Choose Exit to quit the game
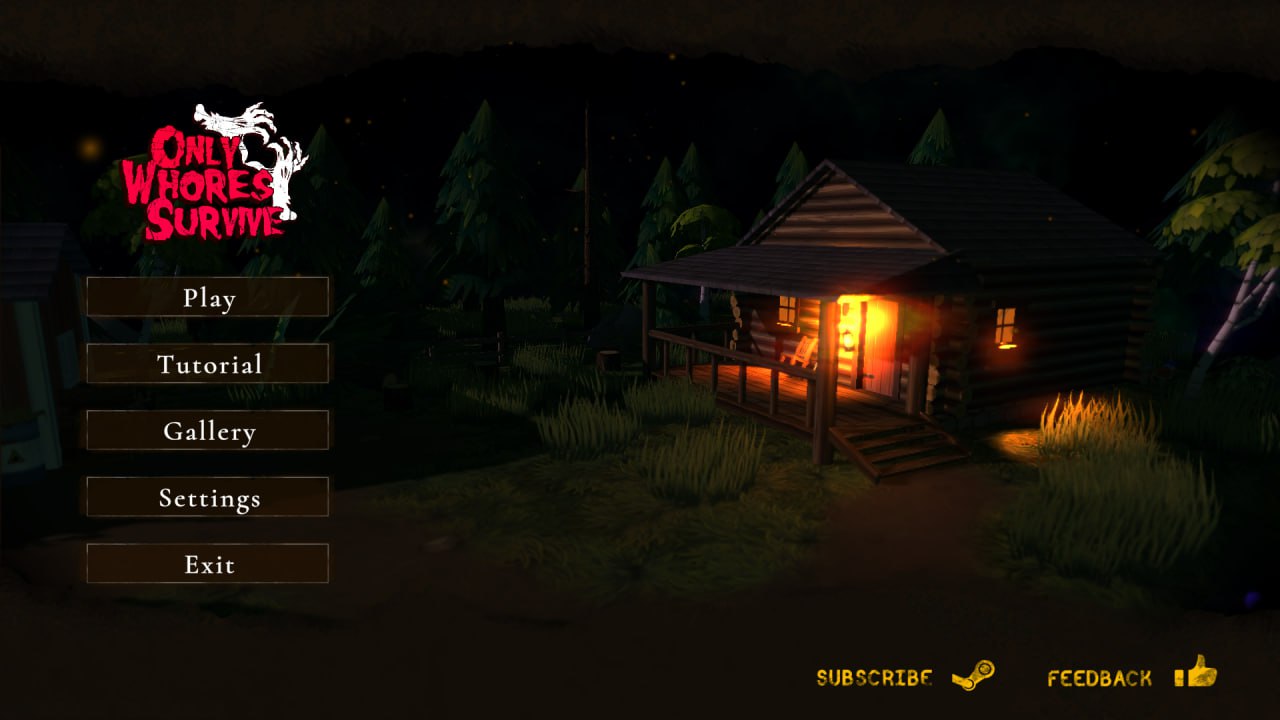The image size is (1280, 720). 208,564
